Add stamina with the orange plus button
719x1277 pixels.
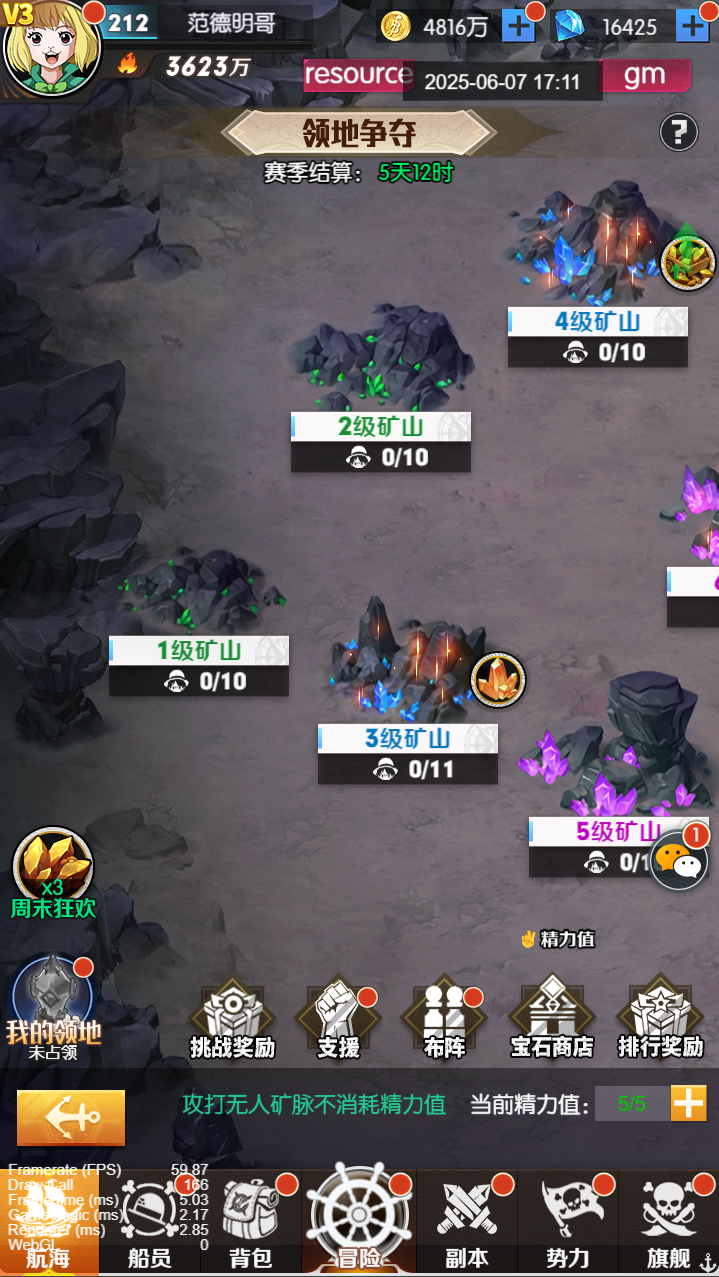coord(688,1104)
